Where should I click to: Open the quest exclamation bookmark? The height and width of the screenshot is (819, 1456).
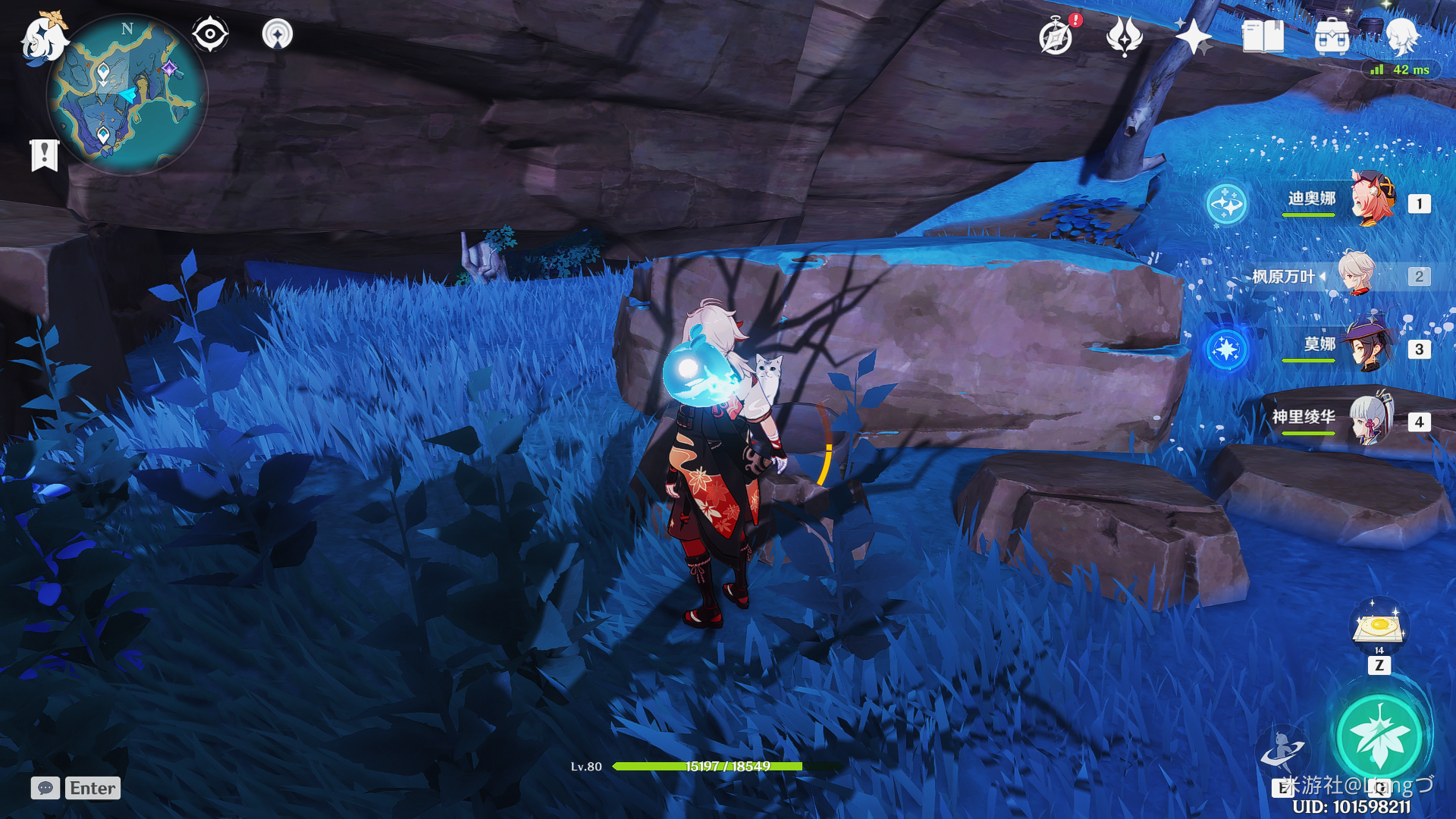[x=45, y=155]
